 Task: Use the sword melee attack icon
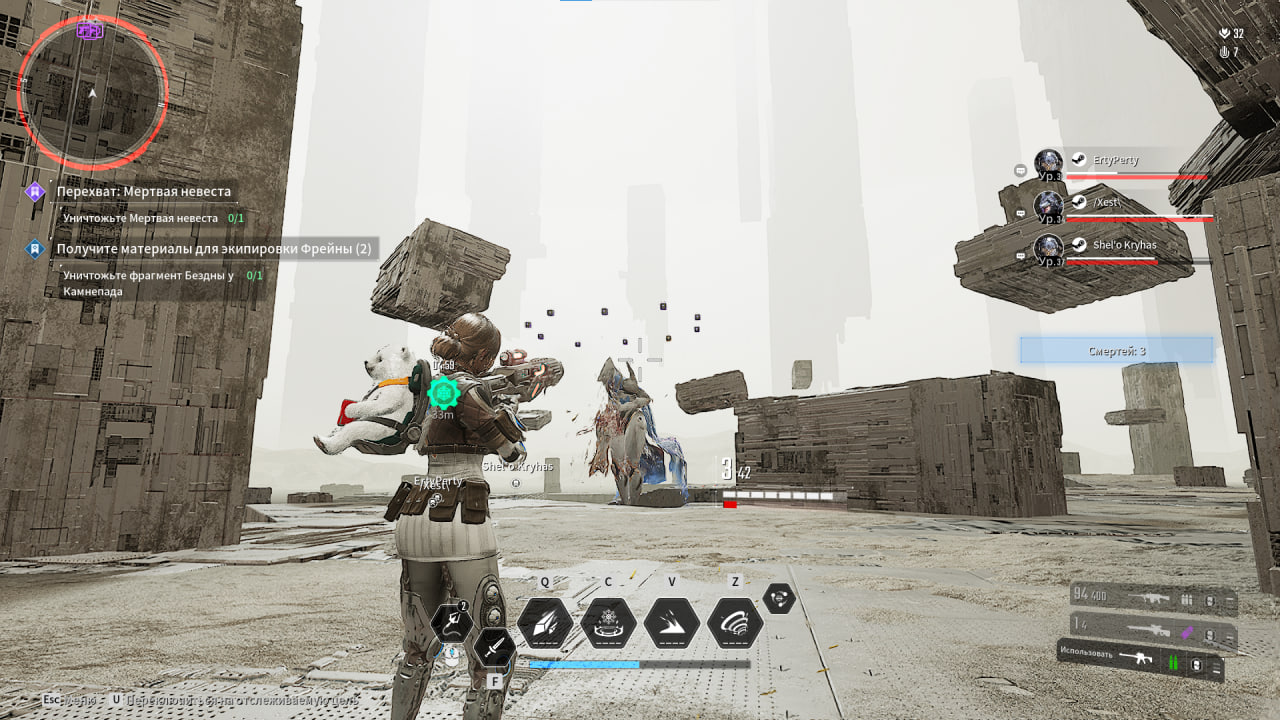(x=494, y=650)
